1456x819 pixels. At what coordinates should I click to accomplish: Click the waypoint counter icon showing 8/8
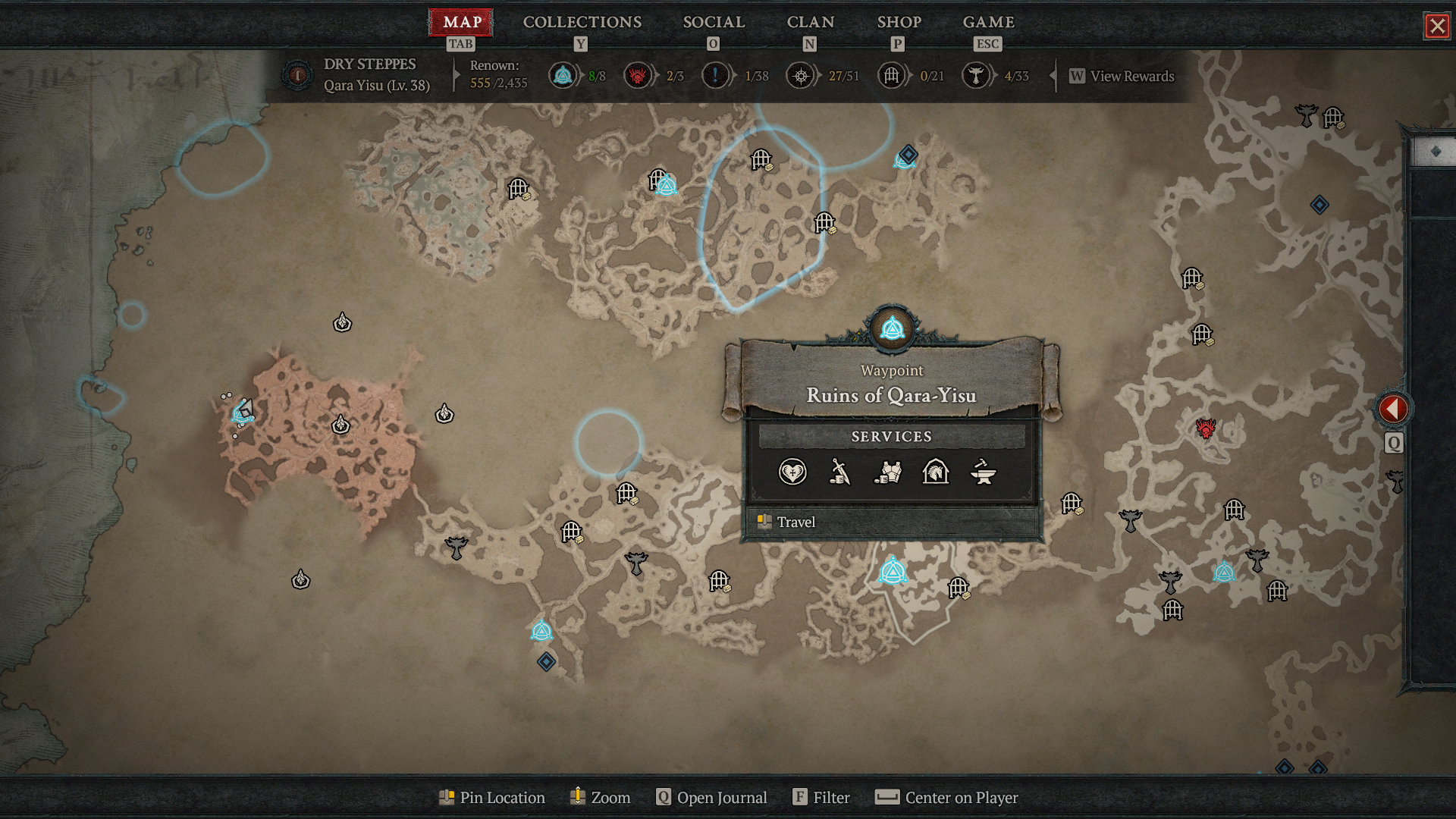(562, 76)
